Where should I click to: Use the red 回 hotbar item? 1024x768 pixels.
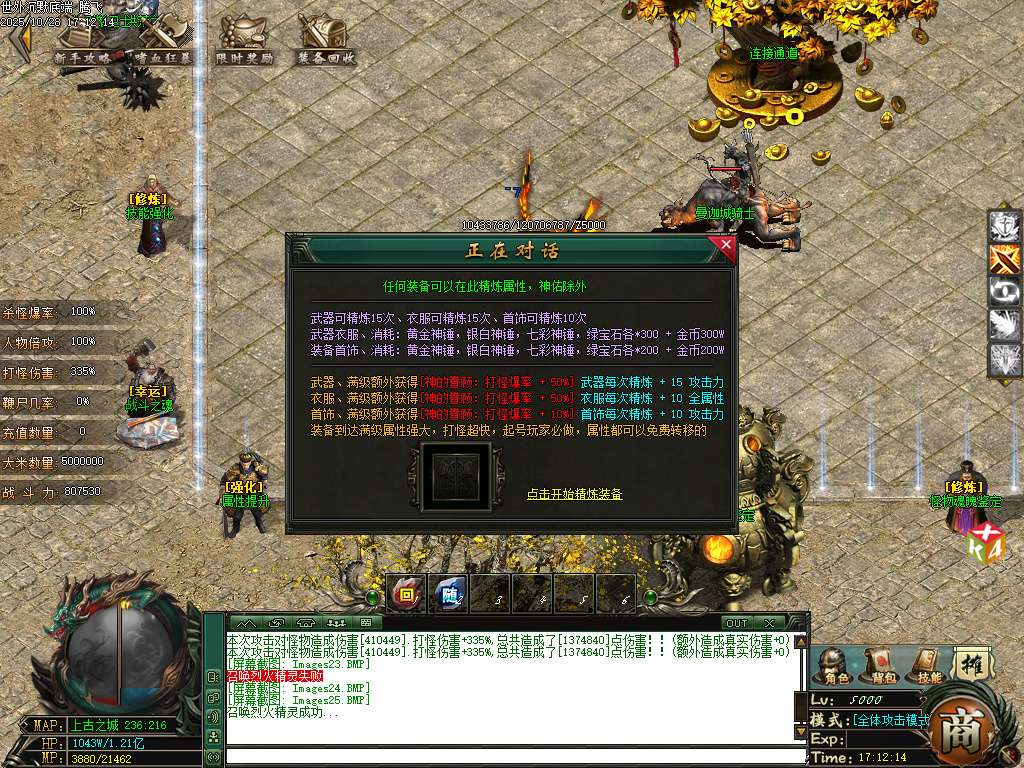point(406,593)
